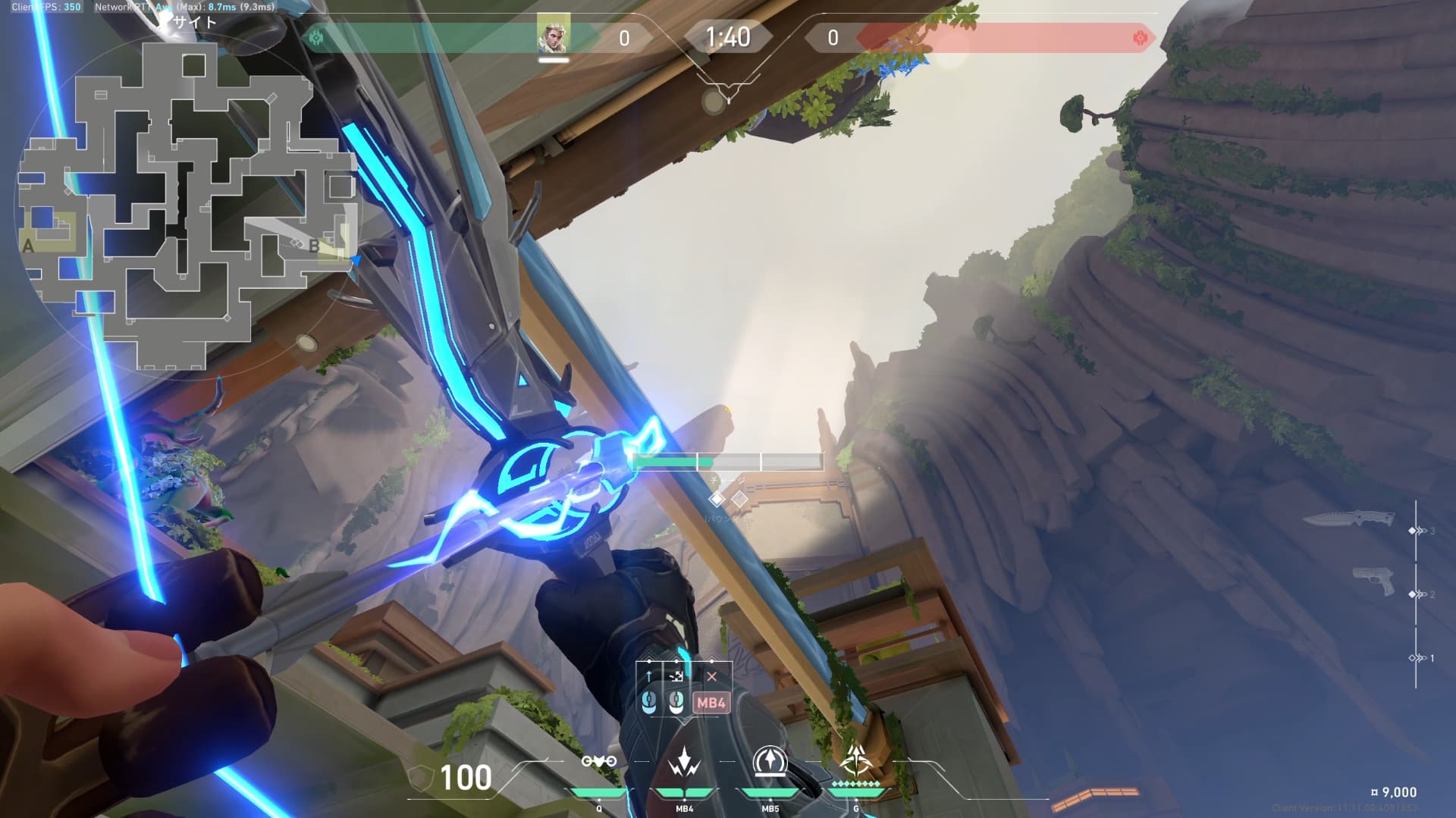Image resolution: width=1456 pixels, height=818 pixels.
Task: Select the Owl Drone ability icon
Action: click(598, 762)
